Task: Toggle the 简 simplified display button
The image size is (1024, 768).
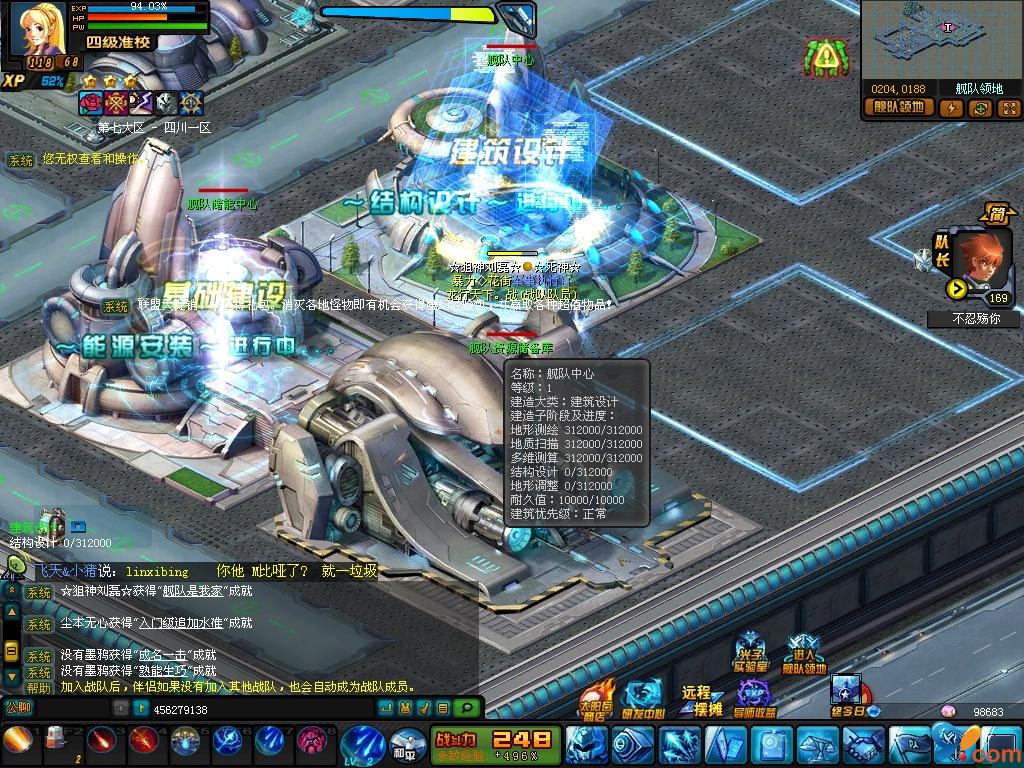Action: pos(996,213)
